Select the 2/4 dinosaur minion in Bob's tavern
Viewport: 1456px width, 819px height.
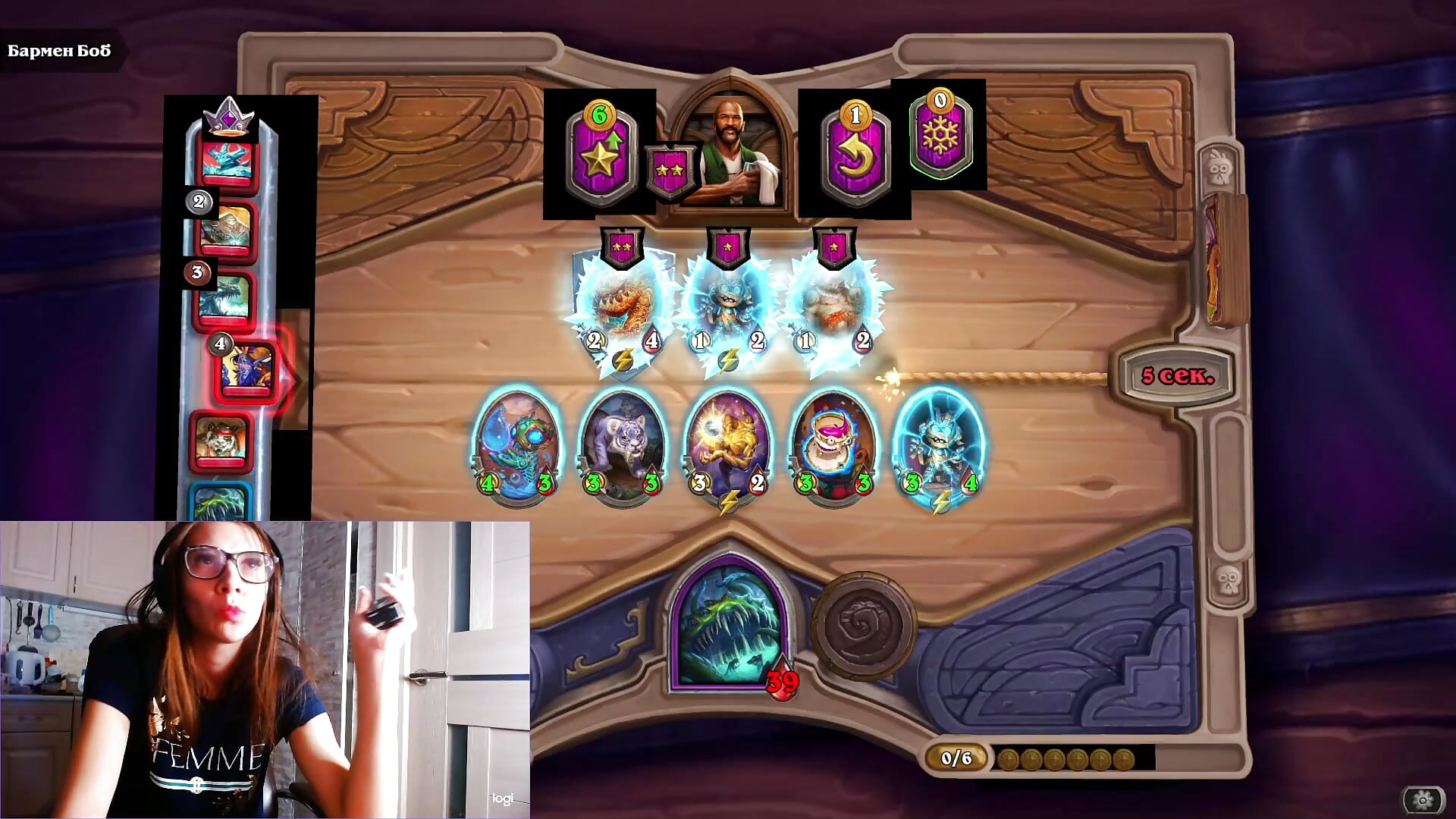tap(620, 303)
